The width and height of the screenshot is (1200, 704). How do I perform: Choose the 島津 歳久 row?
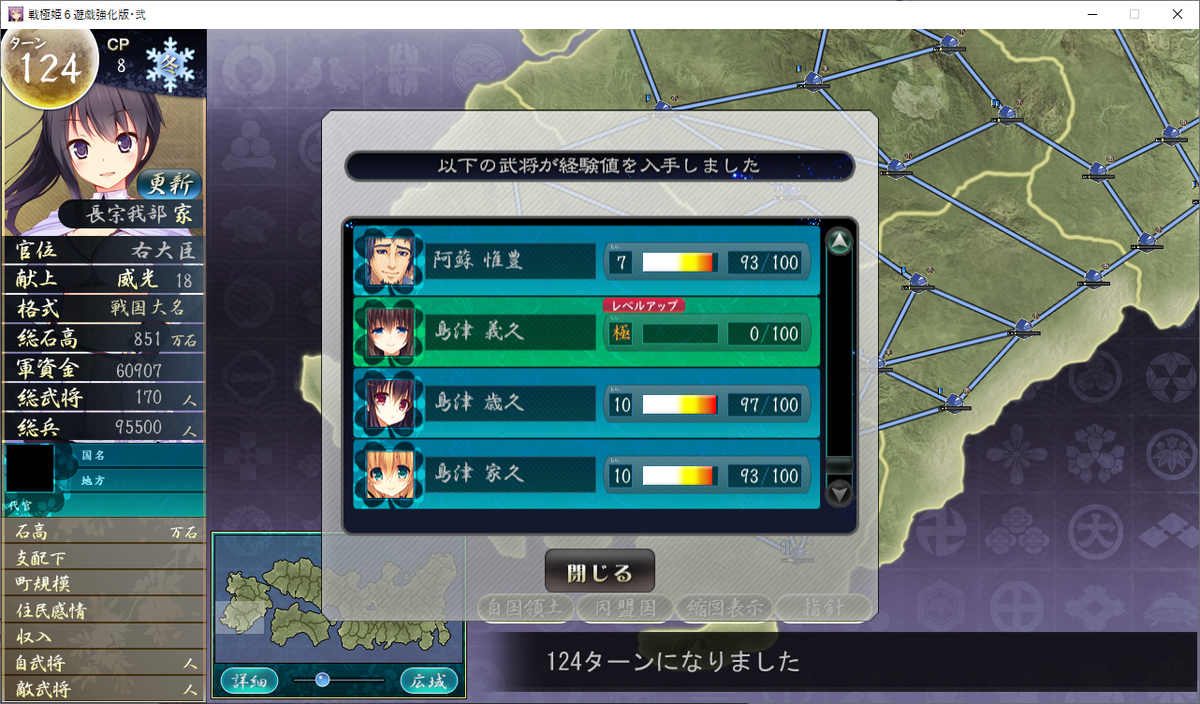click(586, 404)
